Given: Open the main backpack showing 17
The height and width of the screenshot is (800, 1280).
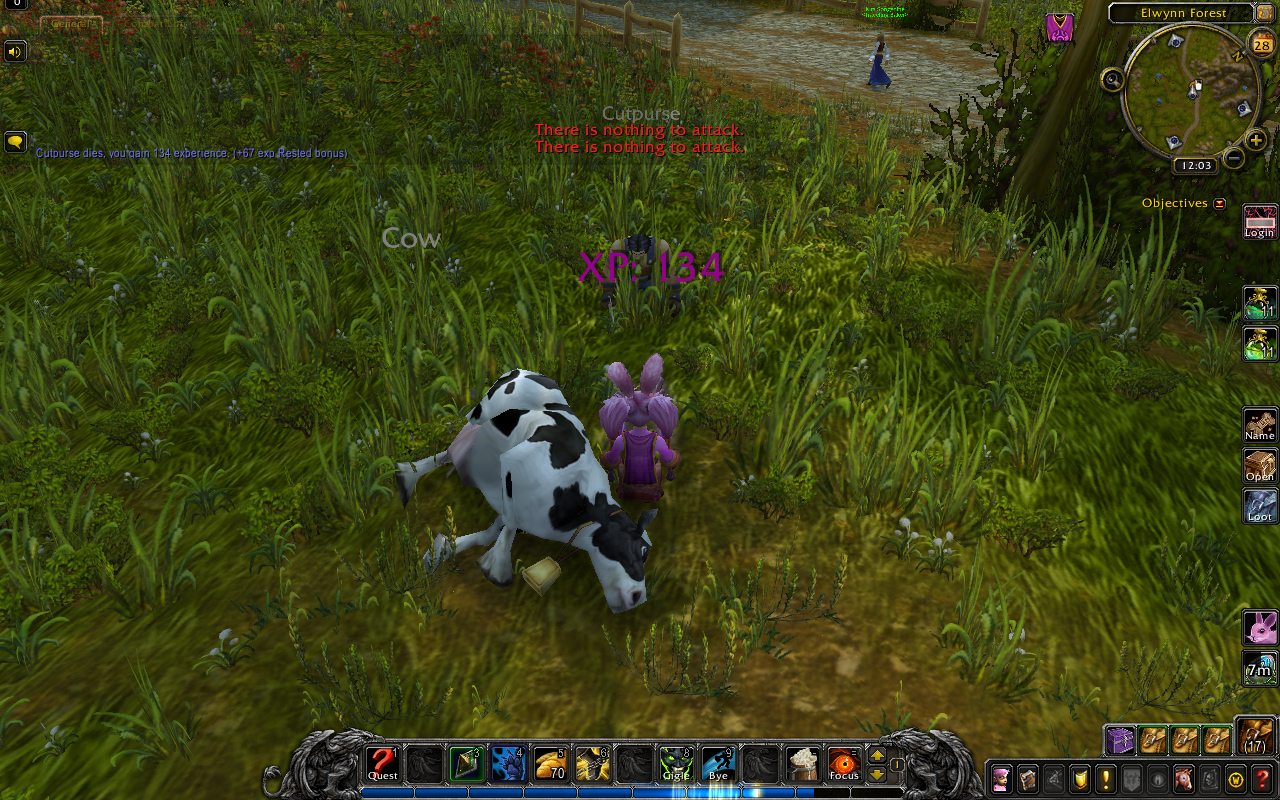Looking at the screenshot, I should tap(1255, 736).
